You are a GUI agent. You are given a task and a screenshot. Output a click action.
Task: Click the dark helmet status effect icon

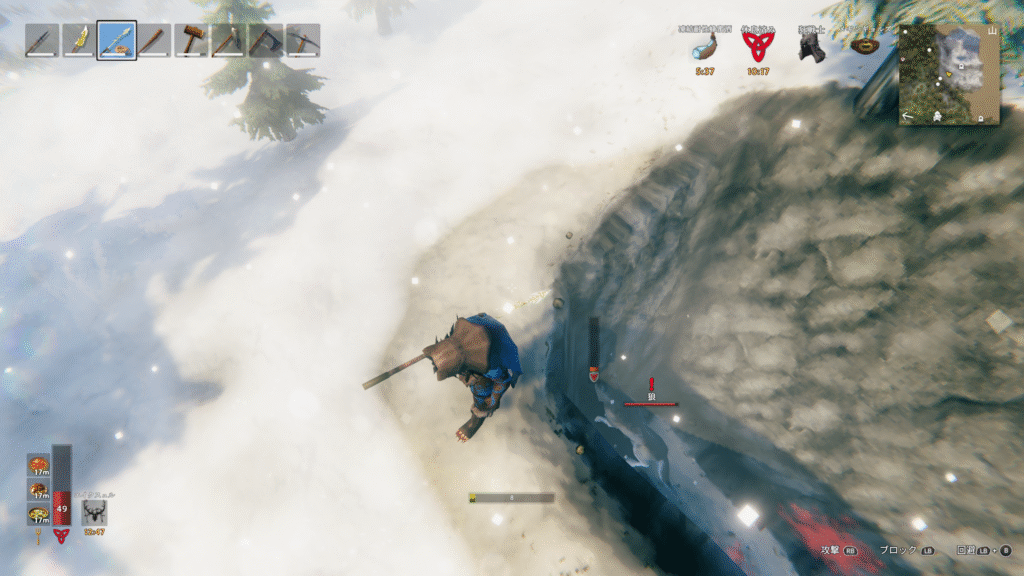coord(811,48)
